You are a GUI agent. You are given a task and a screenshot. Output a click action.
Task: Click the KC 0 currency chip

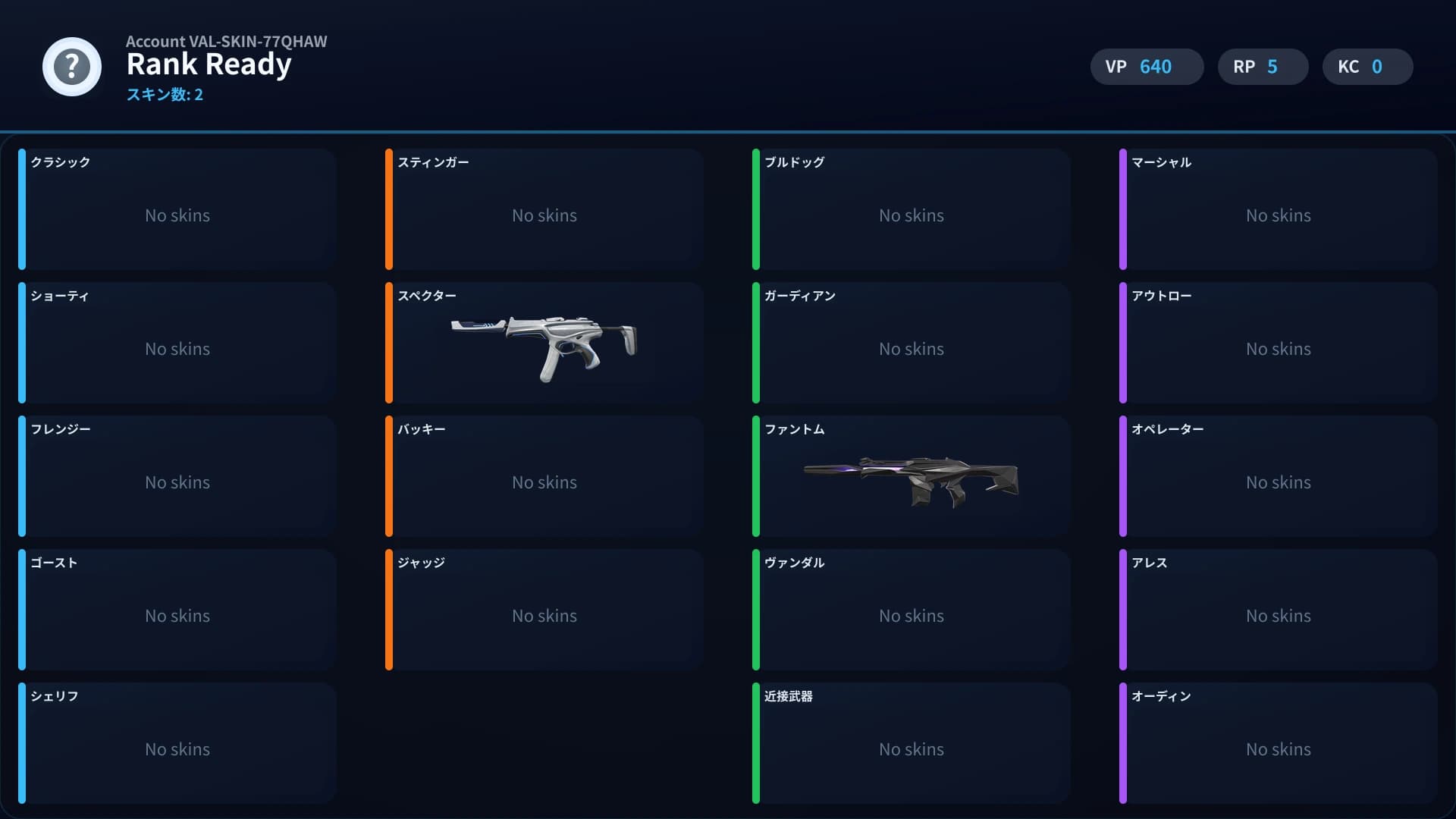[1367, 67]
